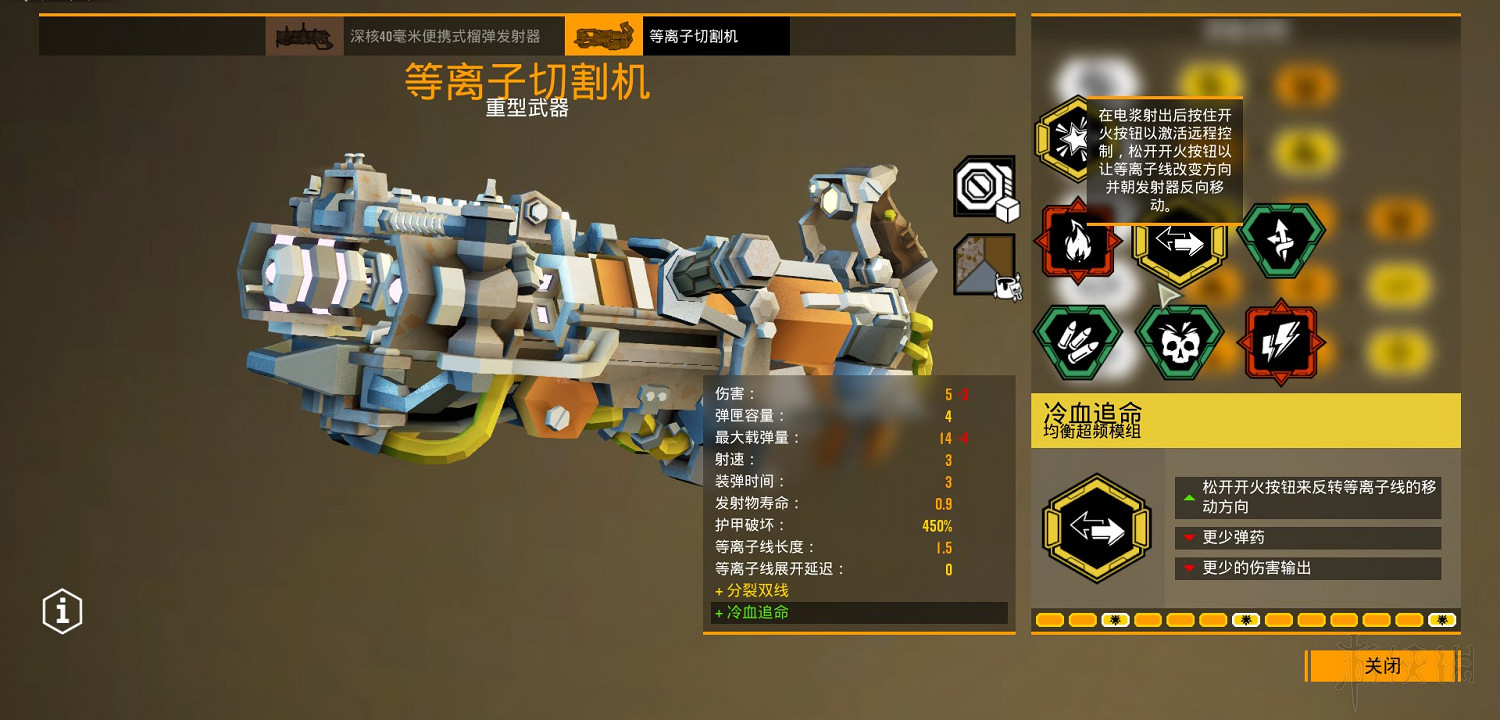The image size is (1500, 720).
Task: Select the skull mod in the bottom row
Action: point(1180,340)
